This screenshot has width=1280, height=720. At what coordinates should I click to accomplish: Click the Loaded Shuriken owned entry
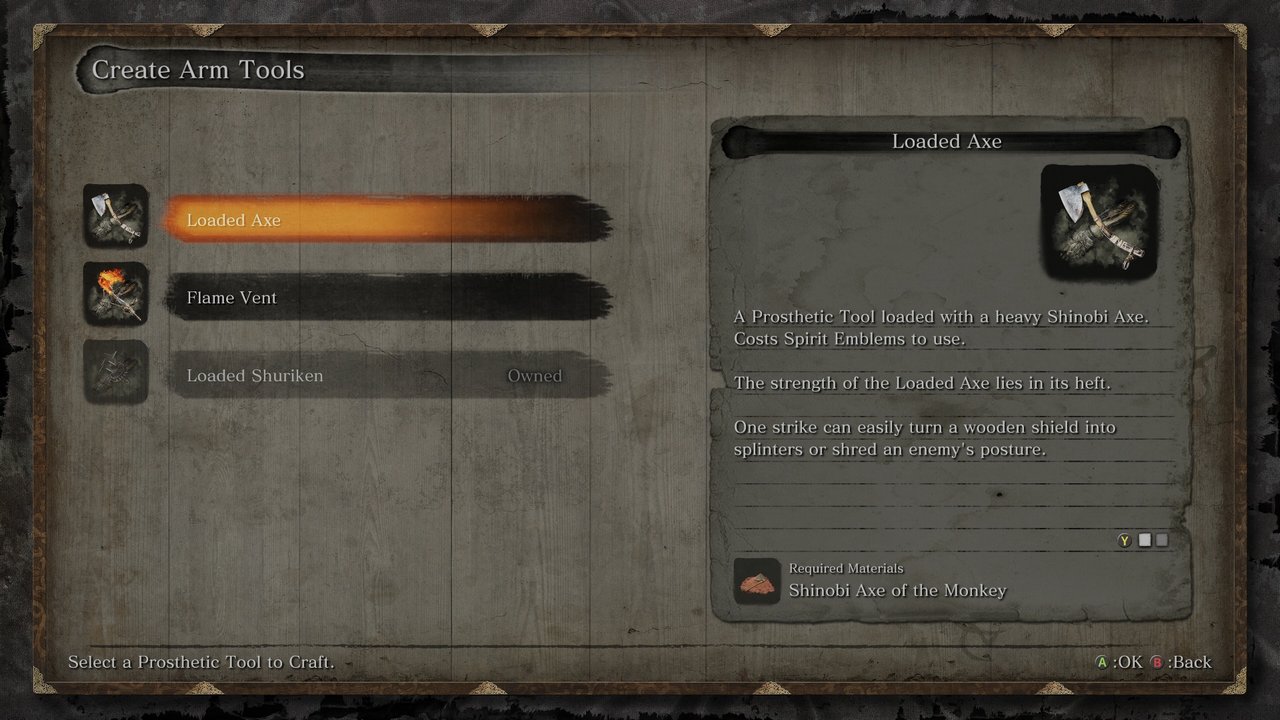(300, 375)
